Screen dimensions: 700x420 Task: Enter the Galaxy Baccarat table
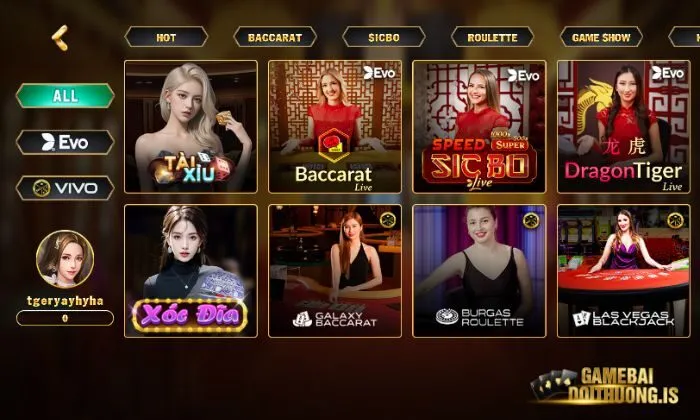pyautogui.click(x=334, y=271)
